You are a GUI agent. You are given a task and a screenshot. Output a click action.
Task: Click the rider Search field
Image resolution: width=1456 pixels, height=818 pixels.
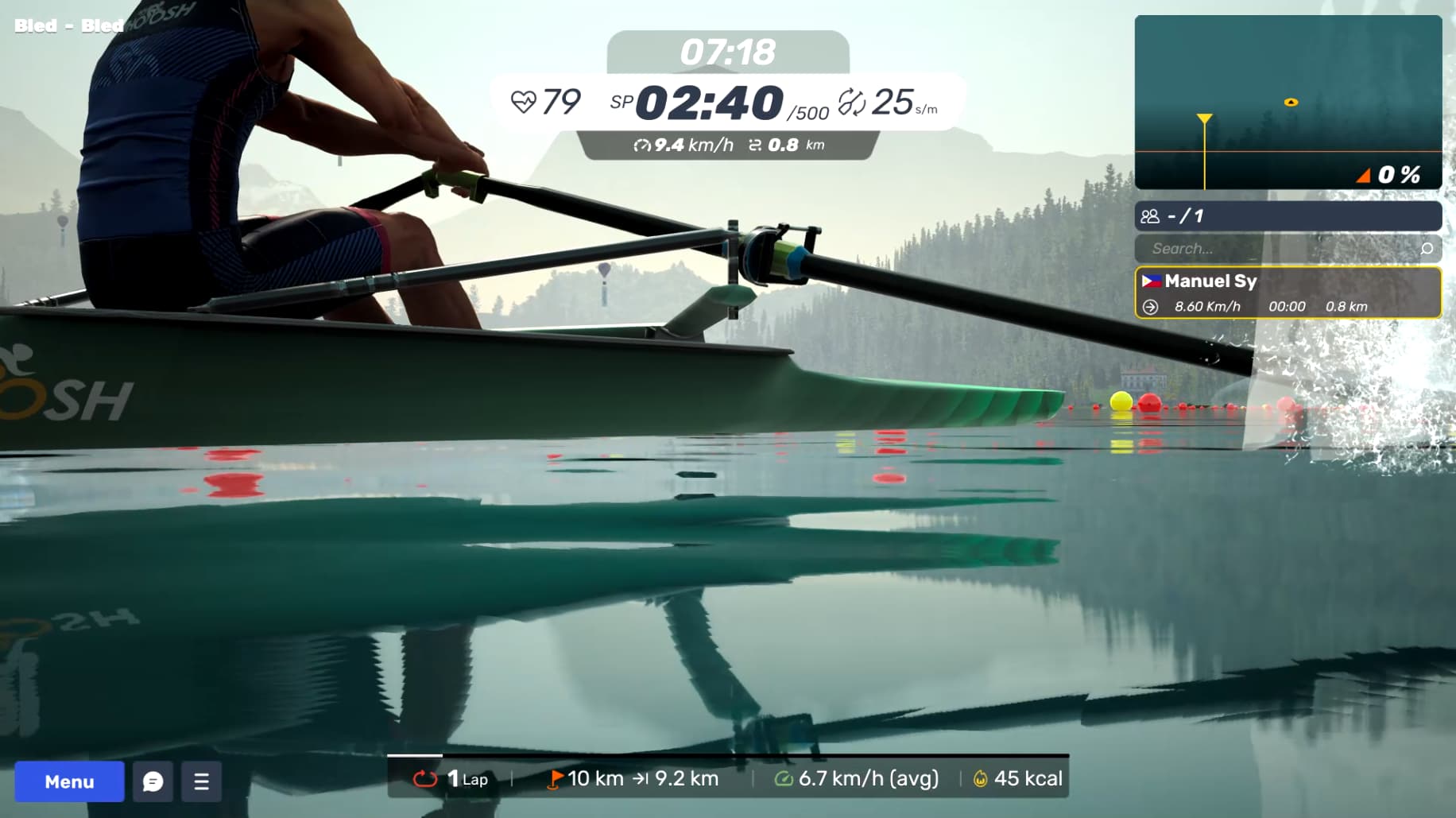[1276, 249]
